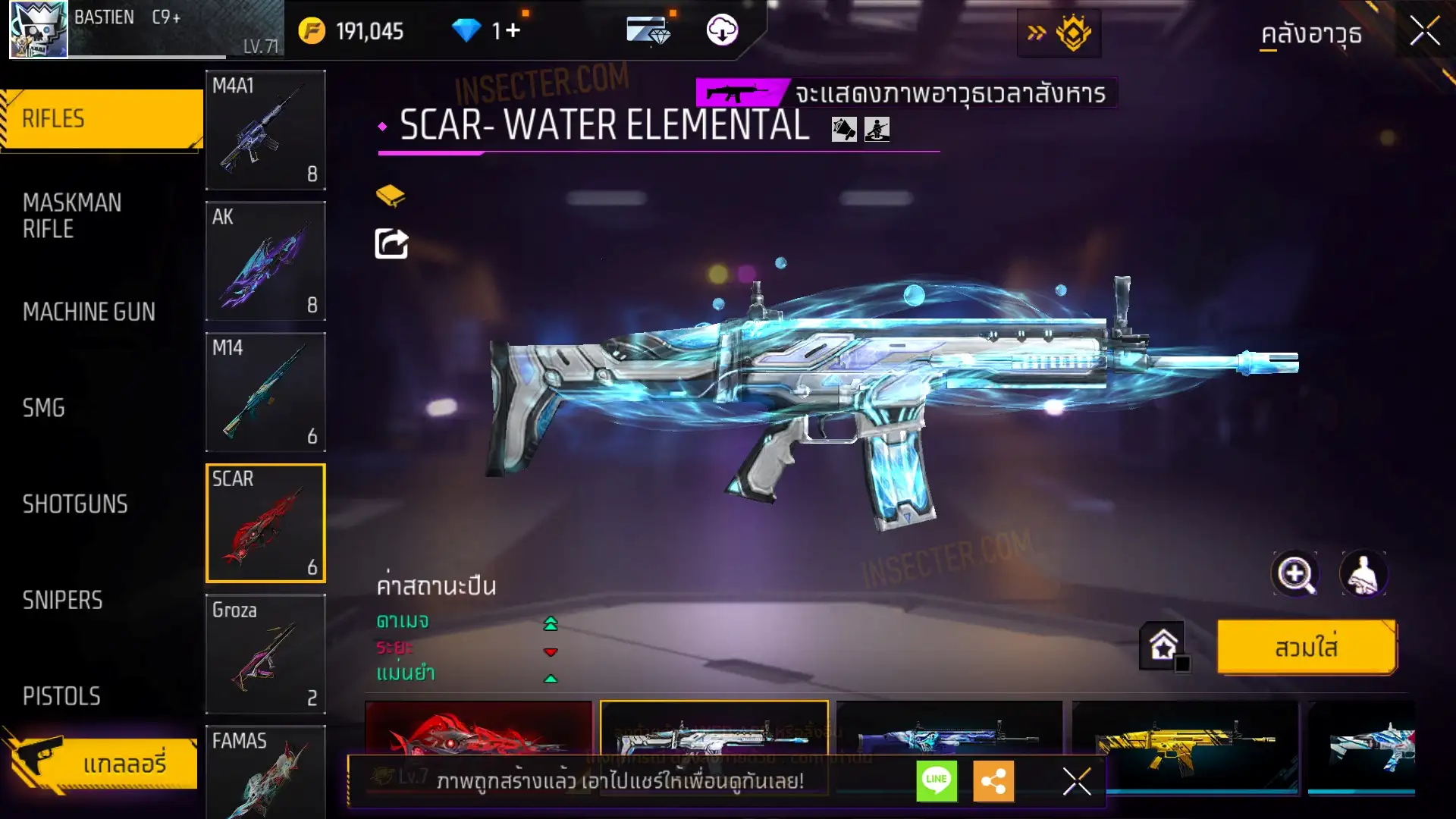Choose the SMG weapon category
The width and height of the screenshot is (1456, 819).
click(44, 408)
